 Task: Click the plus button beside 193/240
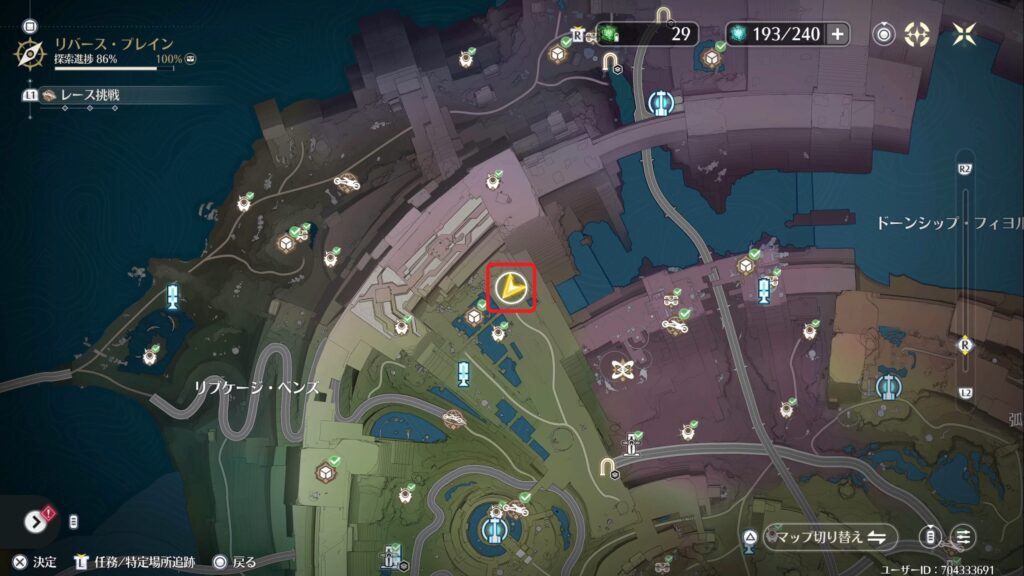click(x=837, y=34)
